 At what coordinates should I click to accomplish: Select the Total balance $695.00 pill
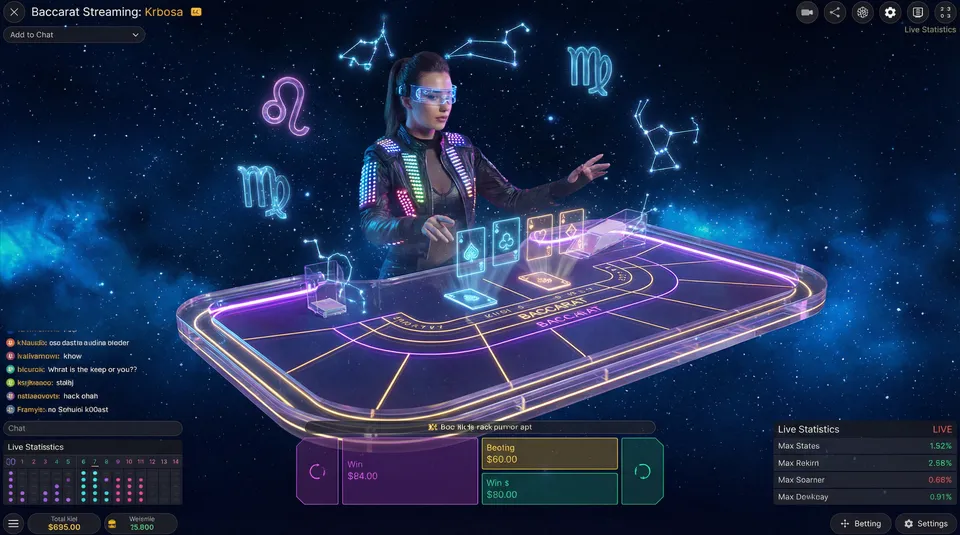pyautogui.click(x=63, y=523)
